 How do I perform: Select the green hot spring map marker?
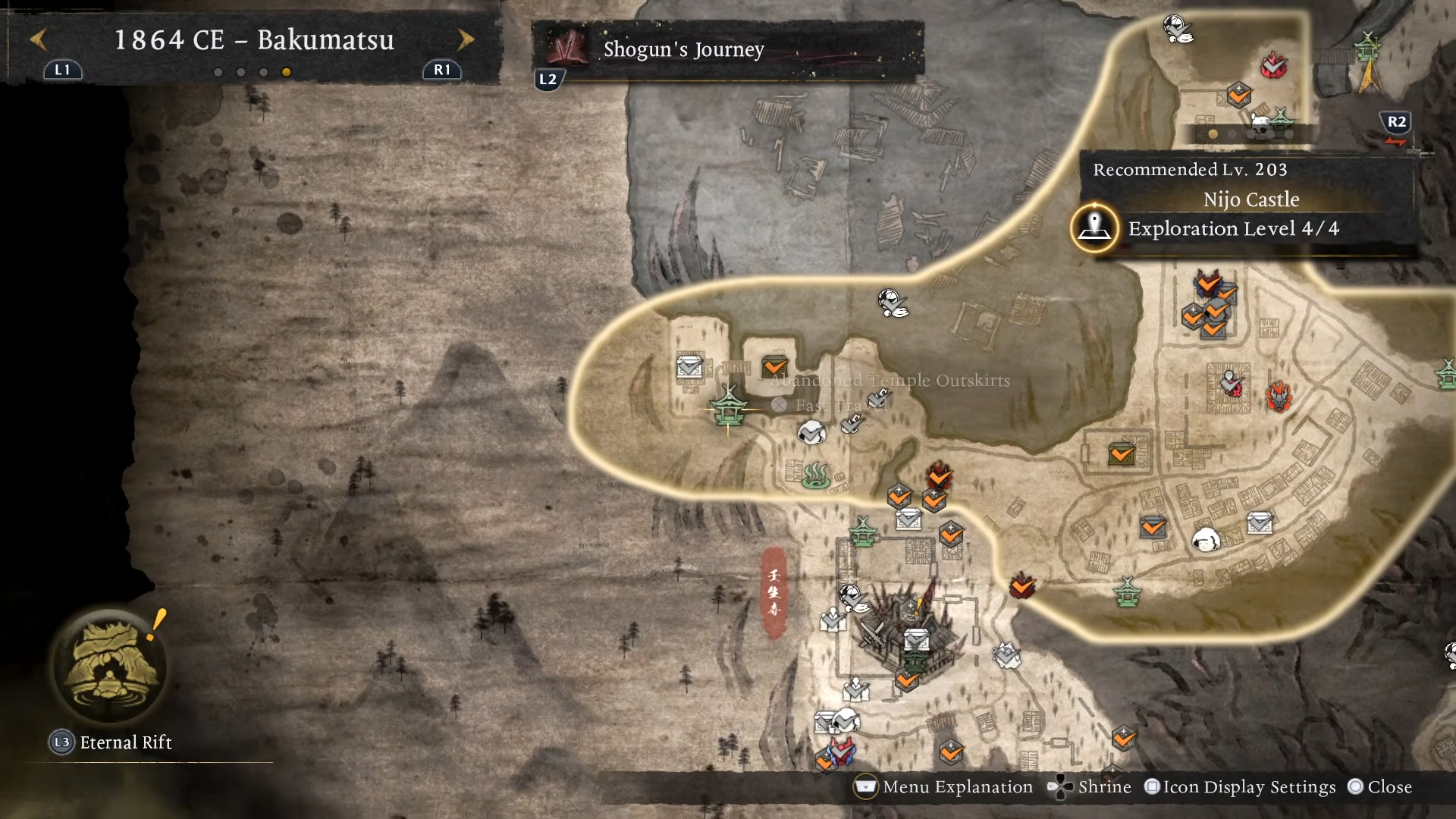tap(816, 475)
